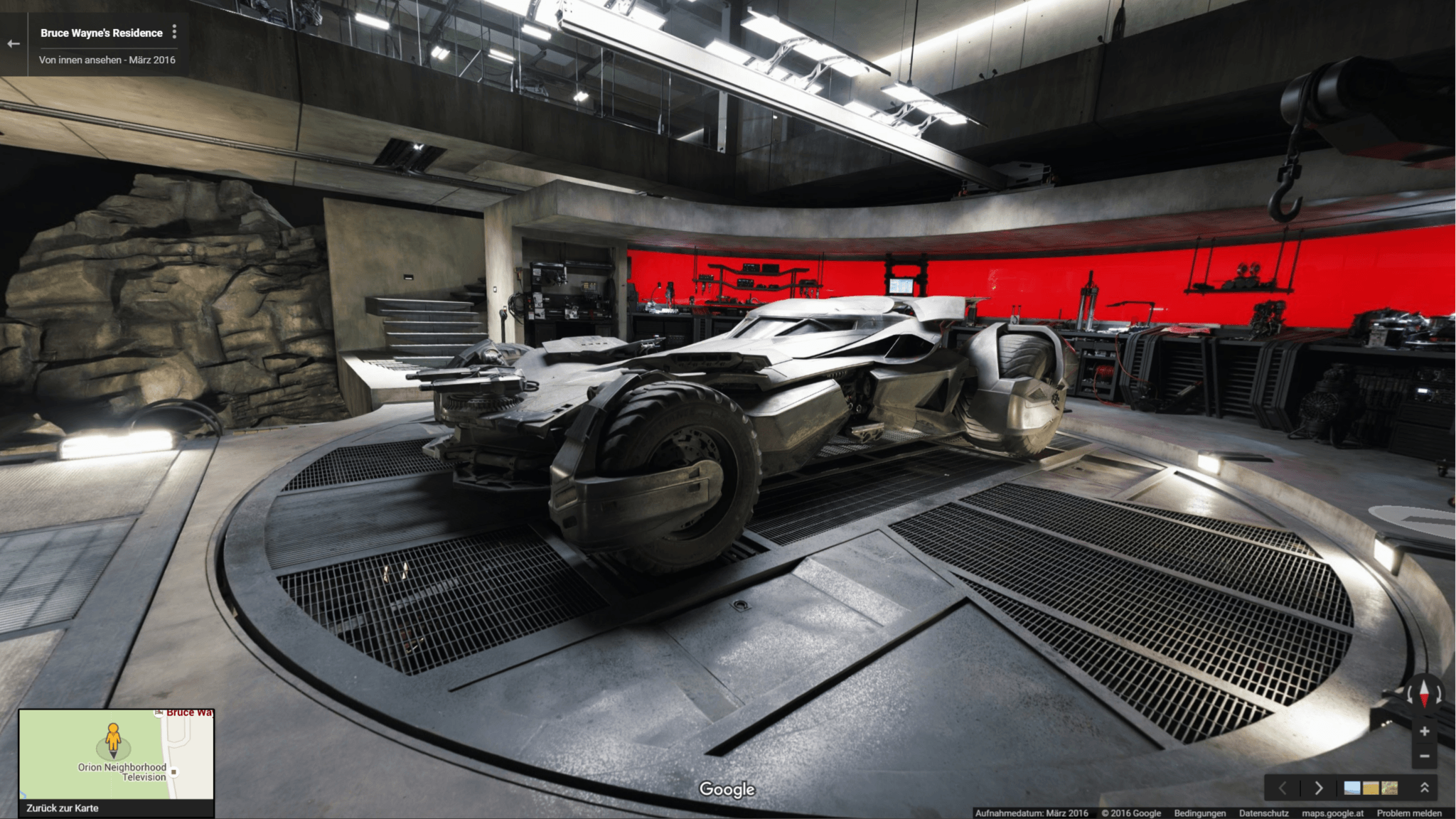Go to the next photo arrow
The image size is (1456, 819).
(x=1318, y=788)
